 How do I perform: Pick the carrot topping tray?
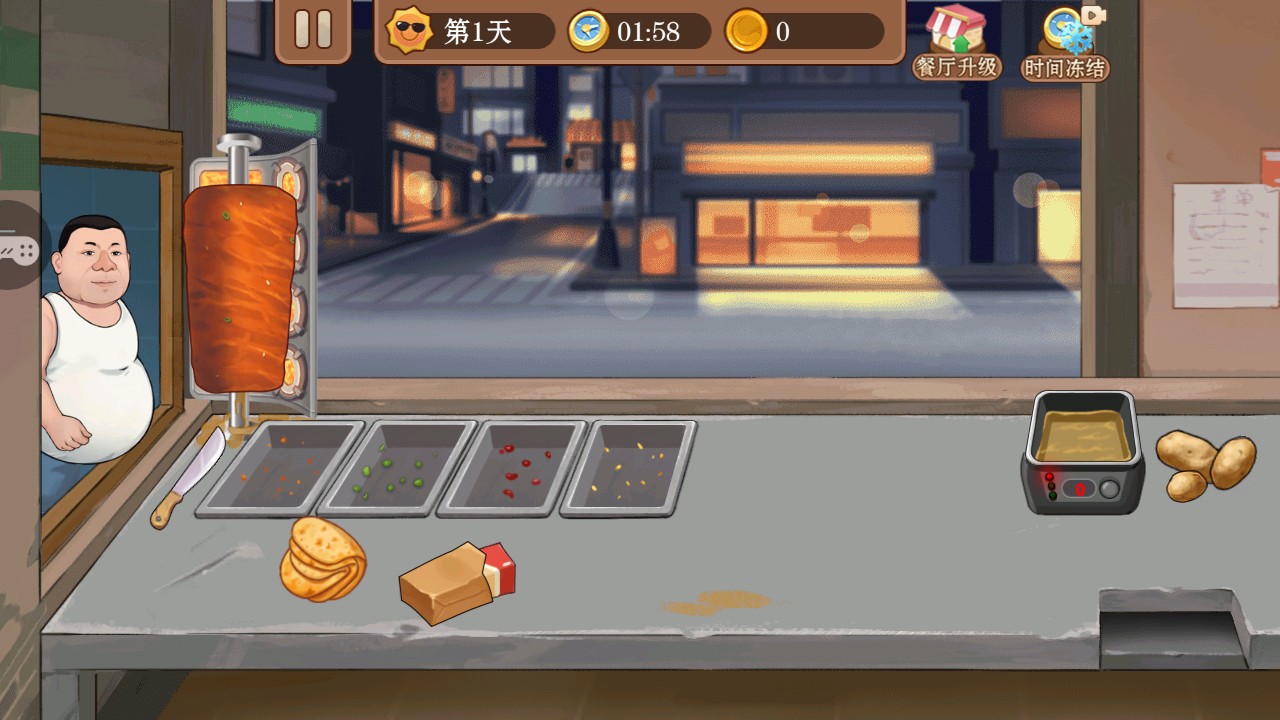[x=280, y=468]
